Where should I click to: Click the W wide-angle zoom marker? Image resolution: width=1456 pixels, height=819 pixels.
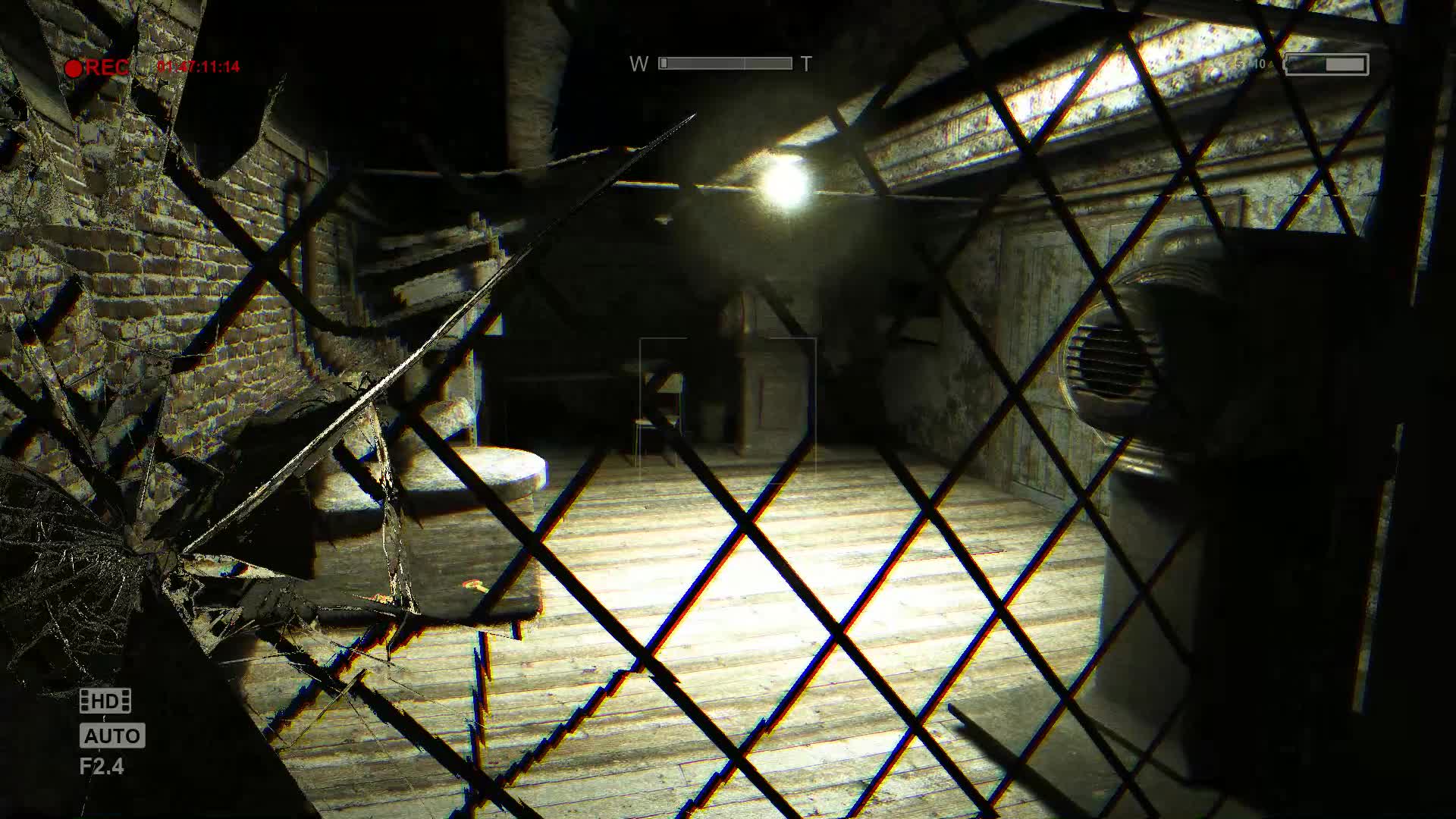639,64
